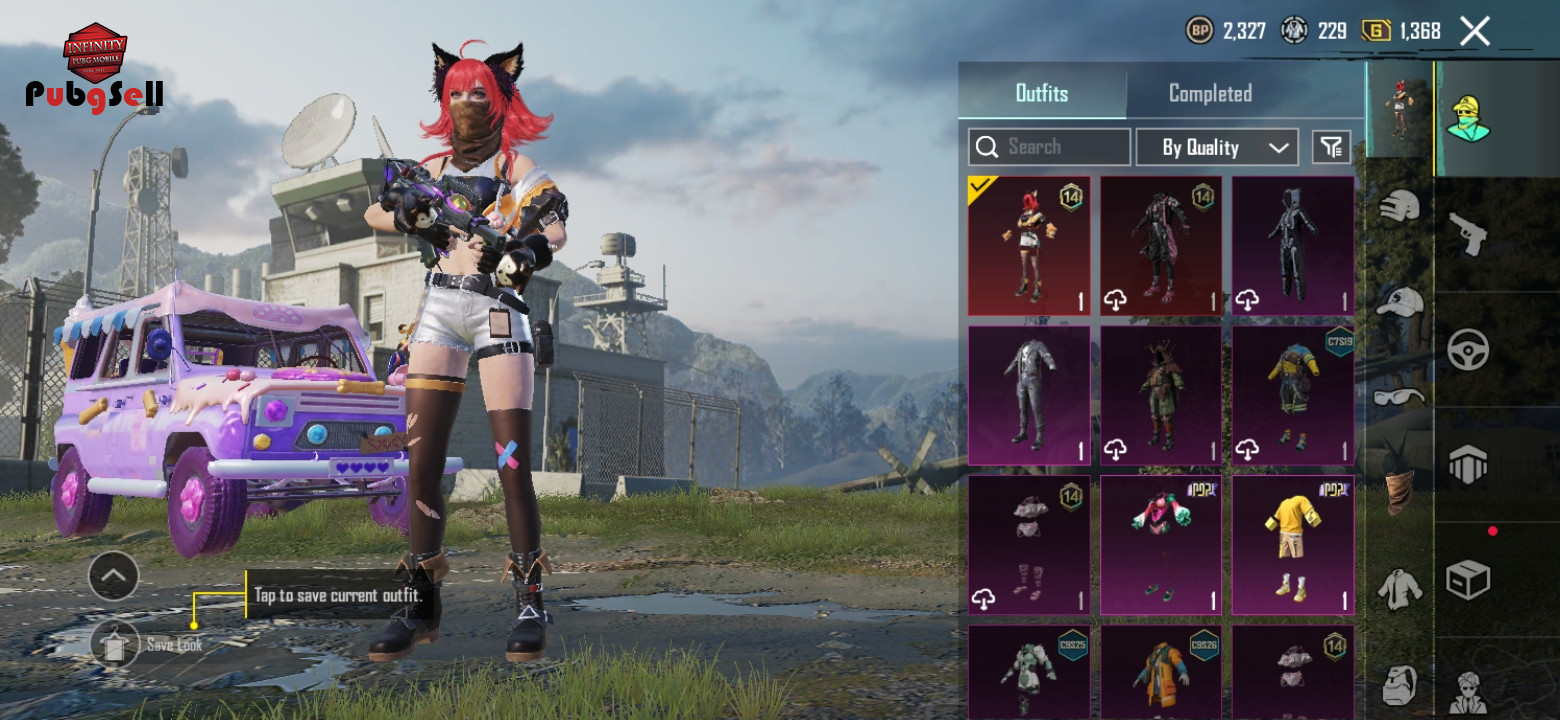1560x720 pixels.
Task: Open the cap headwear category
Action: (1399, 301)
